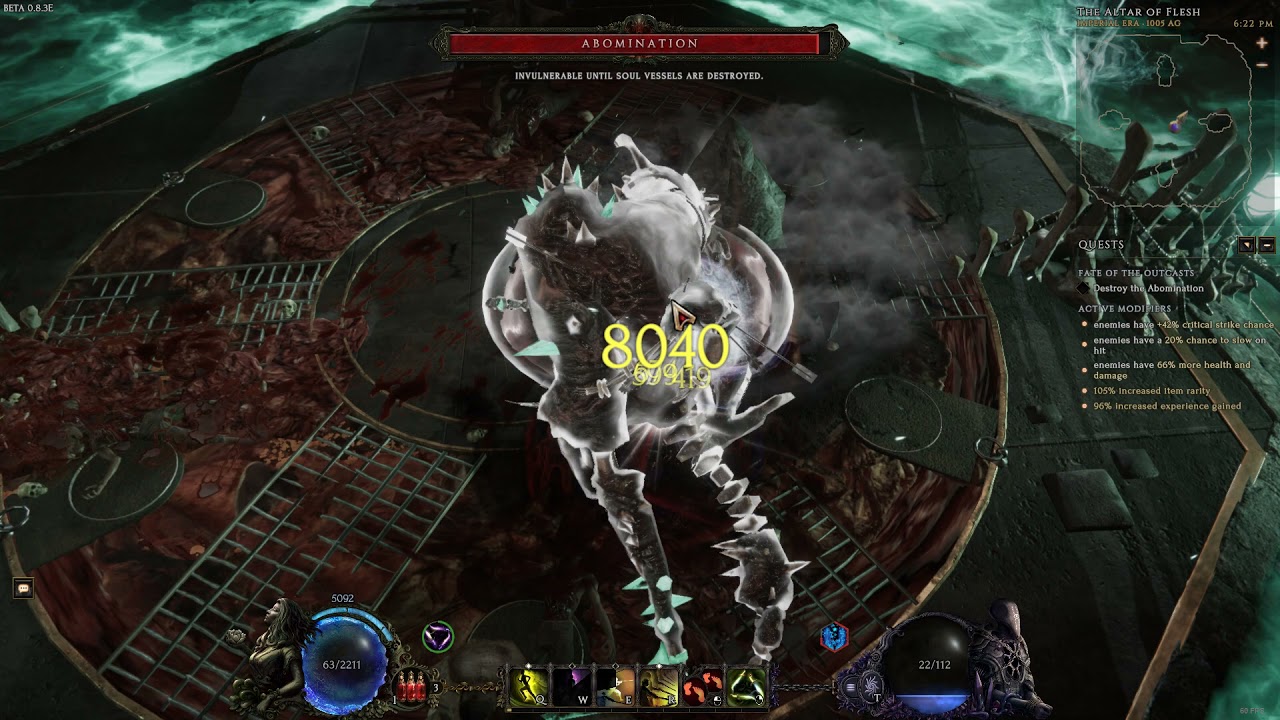Activate the skill bound to E
The image size is (1280, 720).
pos(615,686)
